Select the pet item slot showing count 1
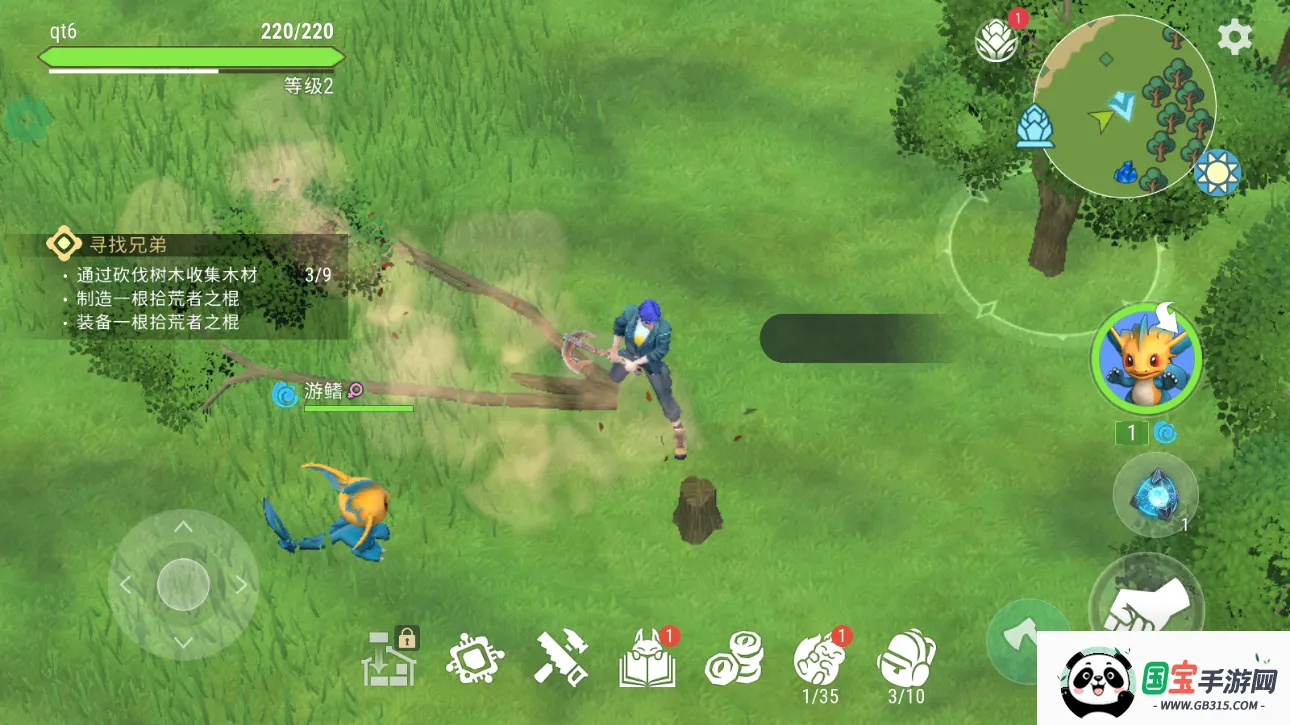Viewport: 1290px width, 725px height. click(1133, 432)
